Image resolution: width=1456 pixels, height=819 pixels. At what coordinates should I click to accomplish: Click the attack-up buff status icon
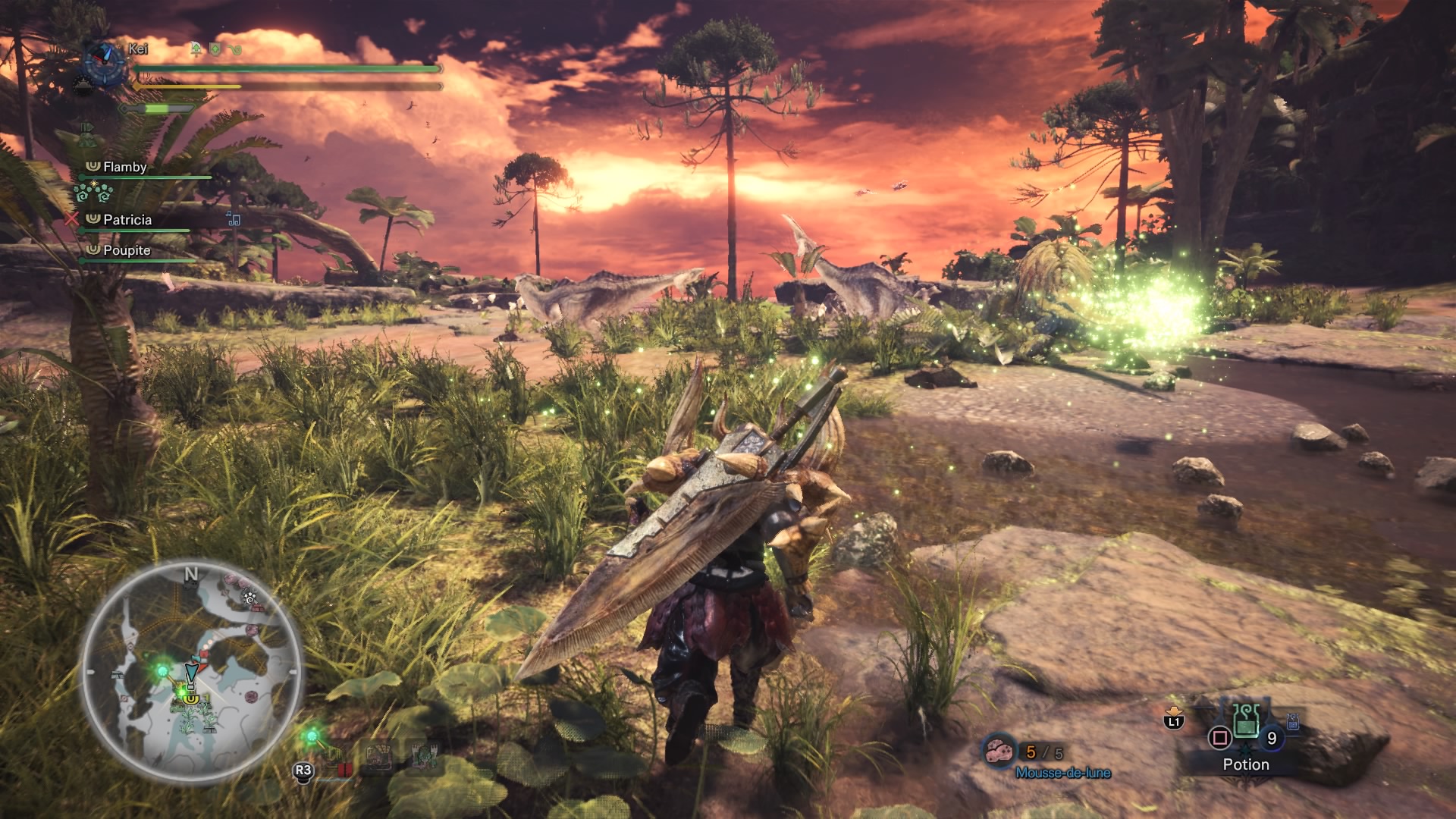coord(196,49)
